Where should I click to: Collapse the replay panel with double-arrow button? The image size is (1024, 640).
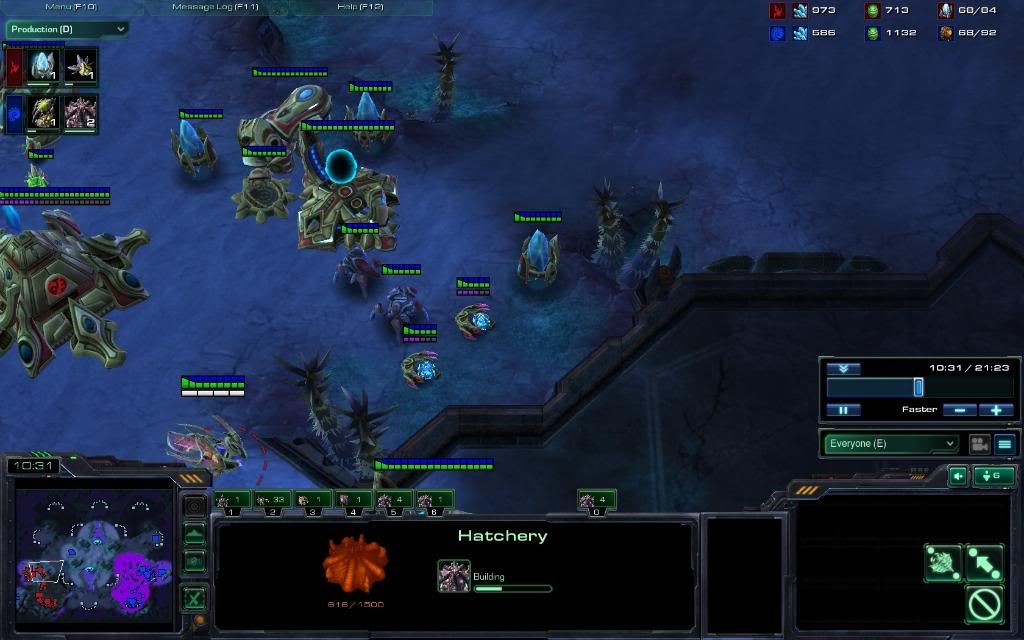(x=843, y=369)
